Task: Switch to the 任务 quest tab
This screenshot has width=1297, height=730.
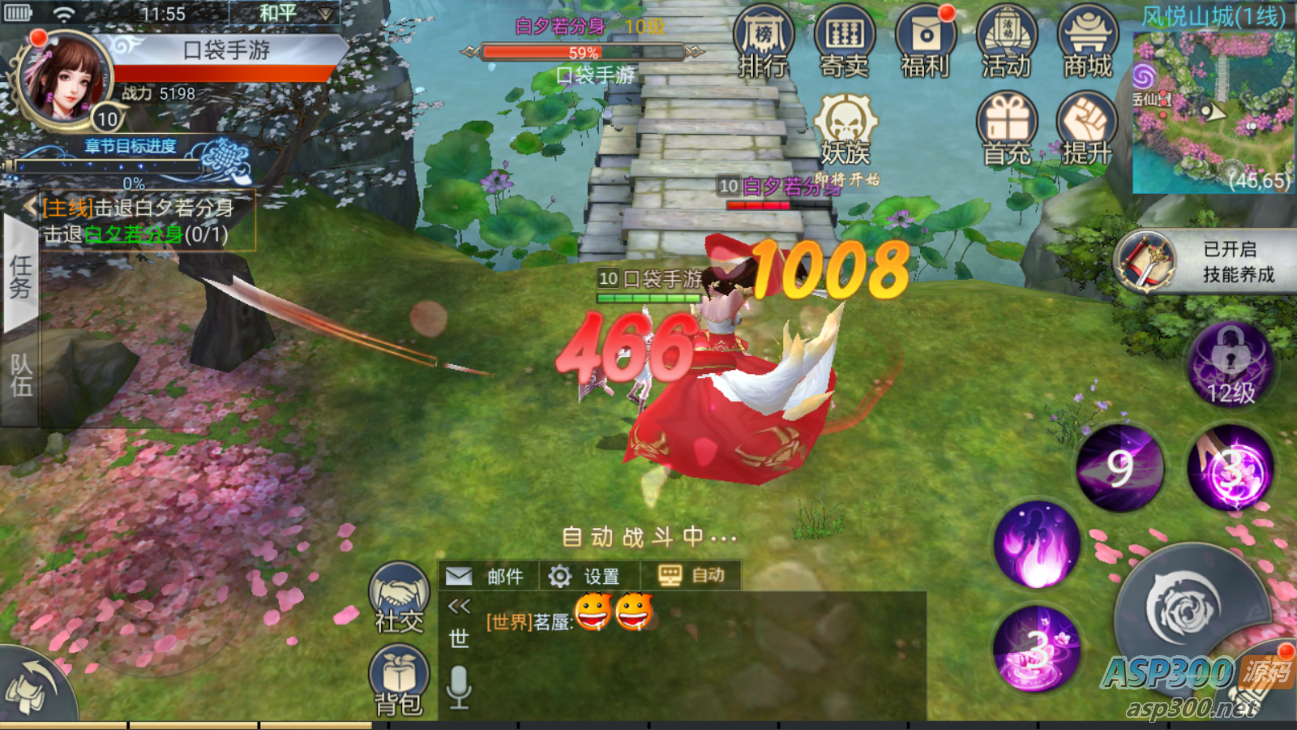Action: tap(20, 277)
